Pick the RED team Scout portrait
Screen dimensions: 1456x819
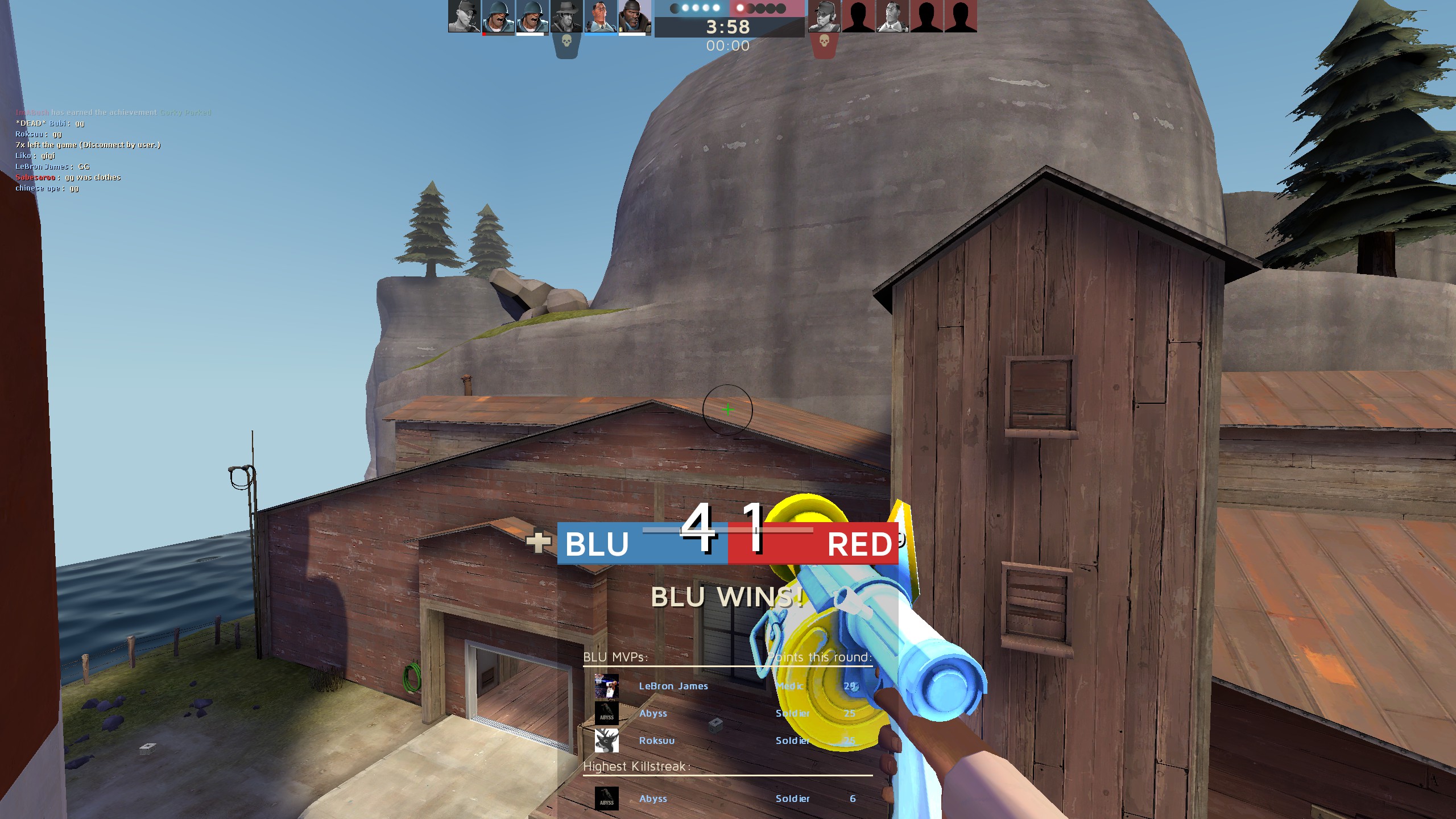pyautogui.click(x=825, y=16)
